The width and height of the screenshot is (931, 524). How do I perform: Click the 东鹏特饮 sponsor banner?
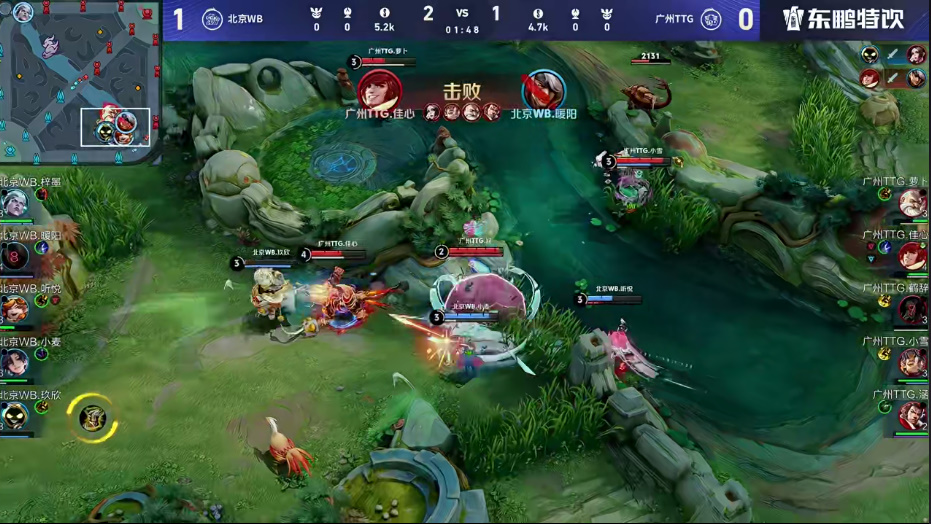[x=843, y=19]
